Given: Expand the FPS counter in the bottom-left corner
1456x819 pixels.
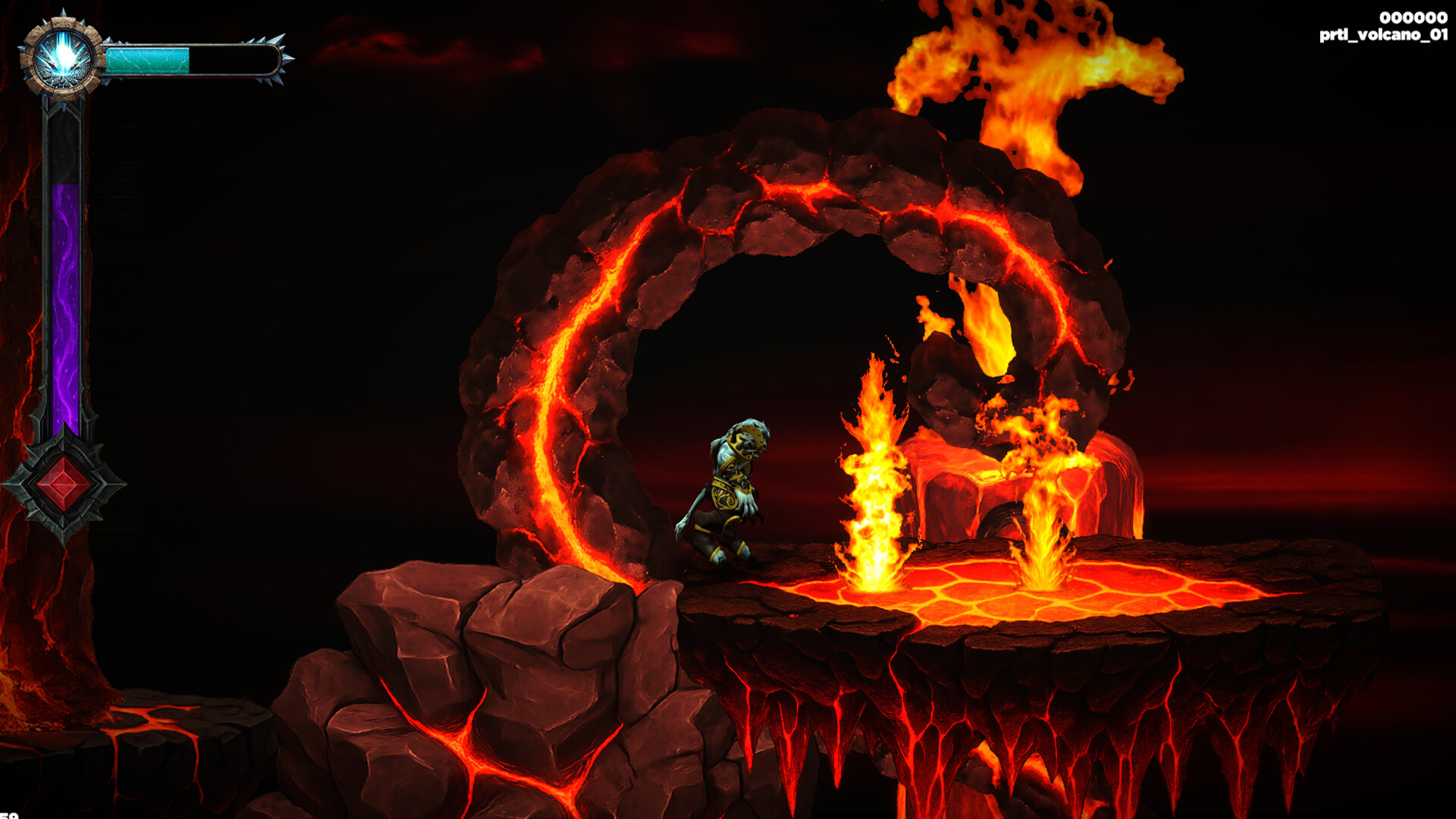Looking at the screenshot, I should [8, 814].
